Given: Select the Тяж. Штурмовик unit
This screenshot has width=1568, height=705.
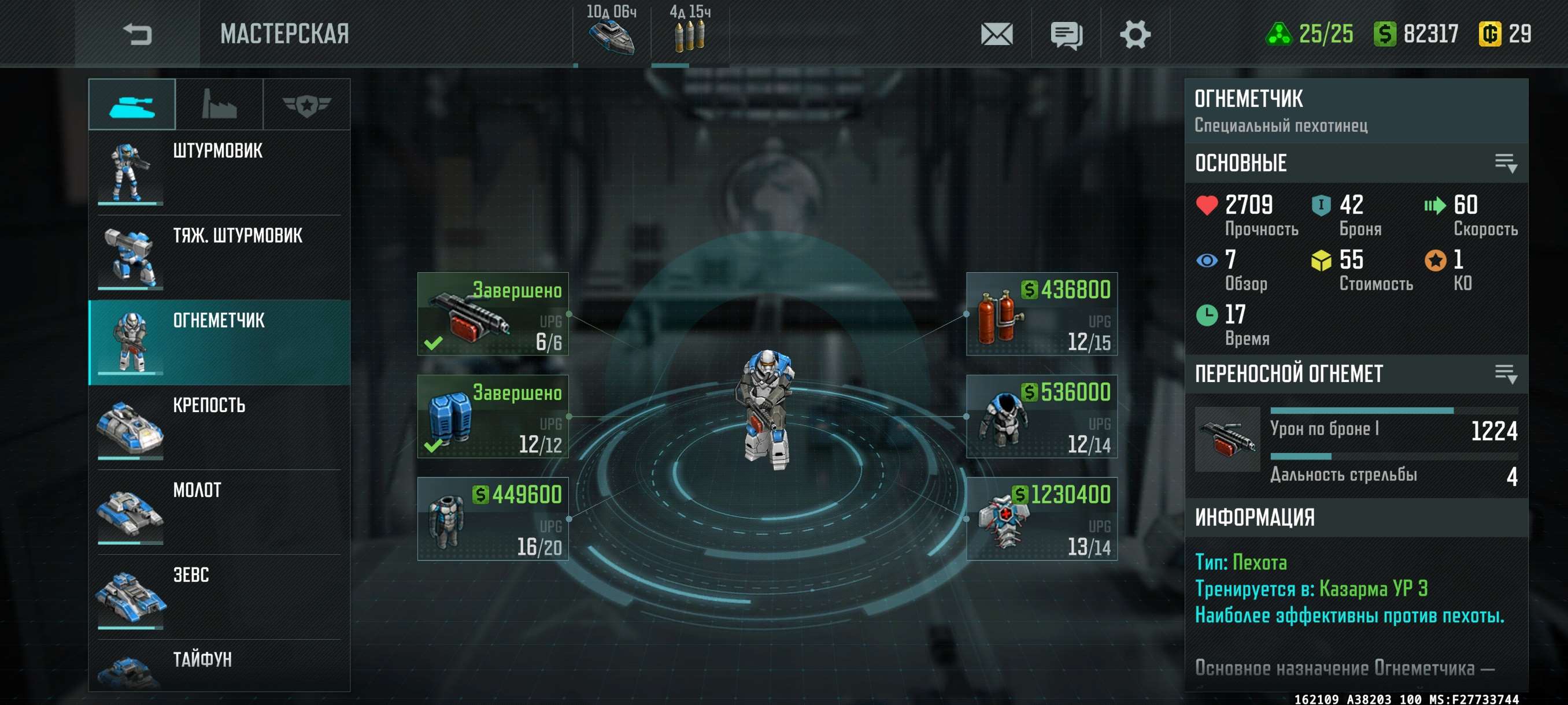Looking at the screenshot, I should click(219, 257).
